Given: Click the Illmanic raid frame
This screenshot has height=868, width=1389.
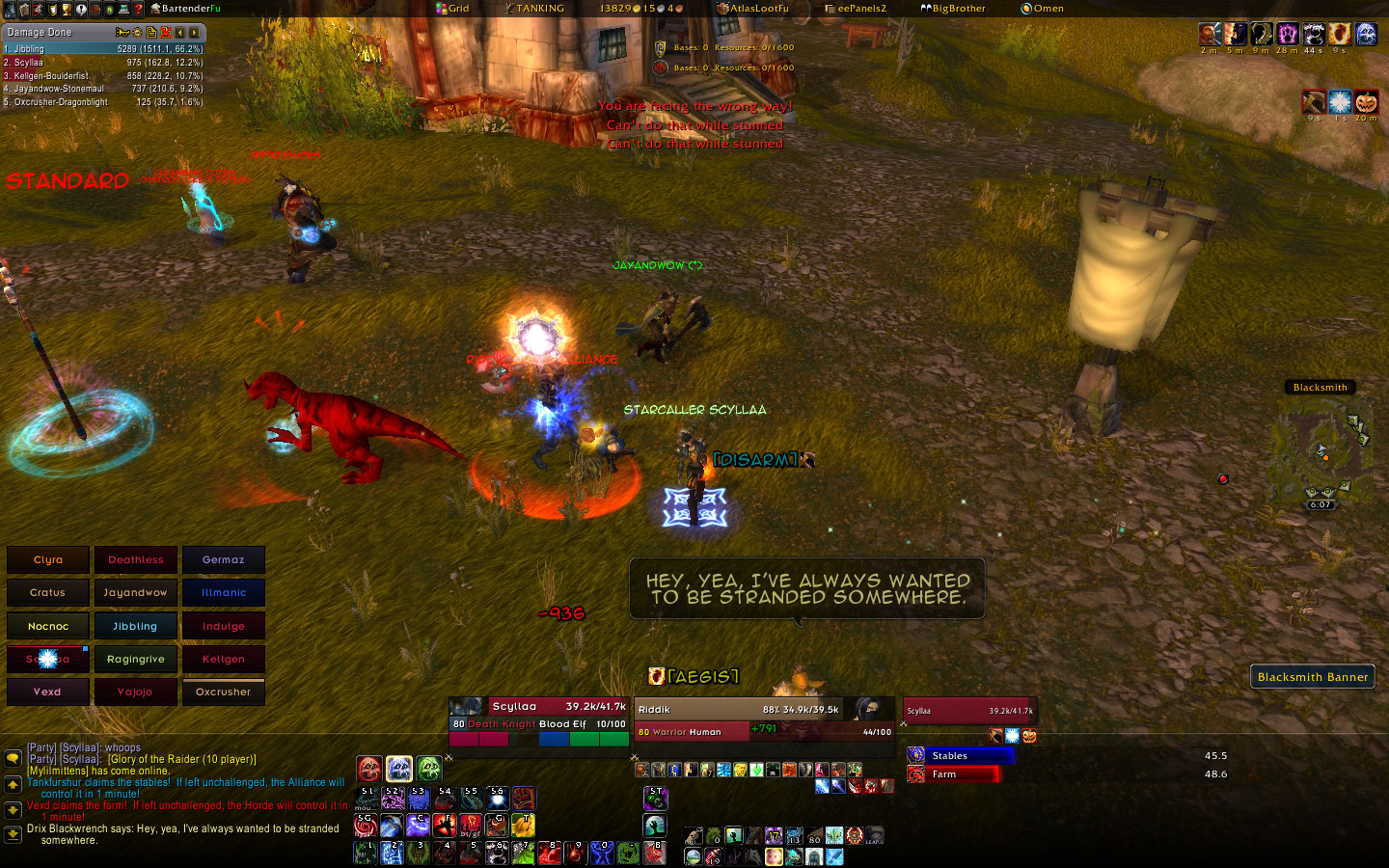Looking at the screenshot, I should [224, 593].
